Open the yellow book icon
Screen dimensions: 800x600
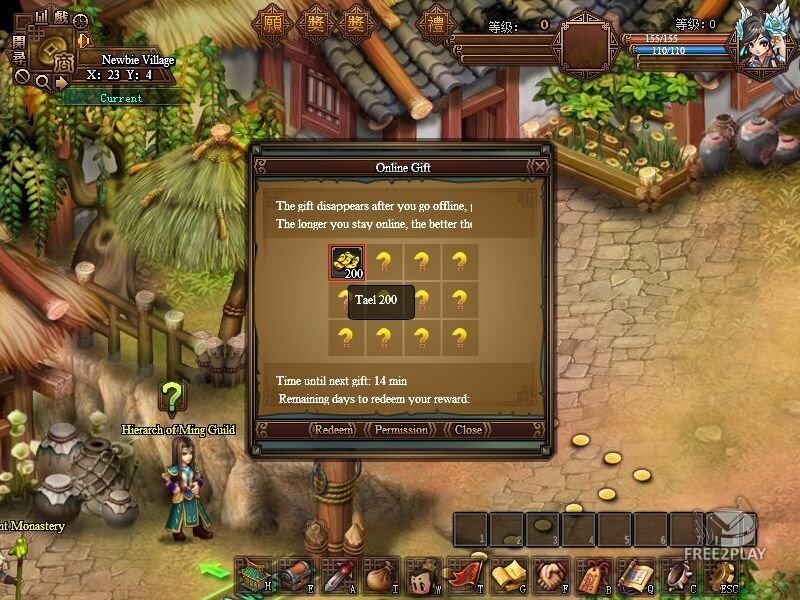pyautogui.click(x=510, y=575)
